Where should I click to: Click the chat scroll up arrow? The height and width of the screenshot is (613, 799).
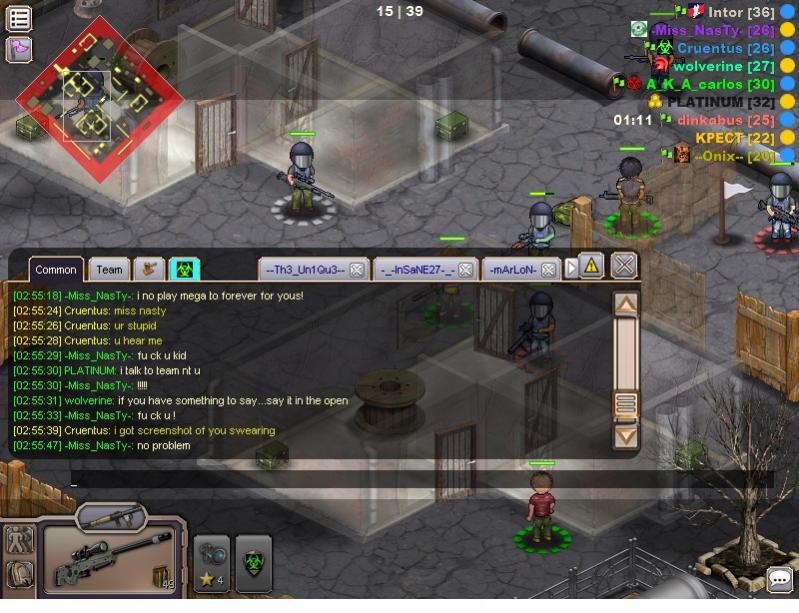(x=625, y=305)
